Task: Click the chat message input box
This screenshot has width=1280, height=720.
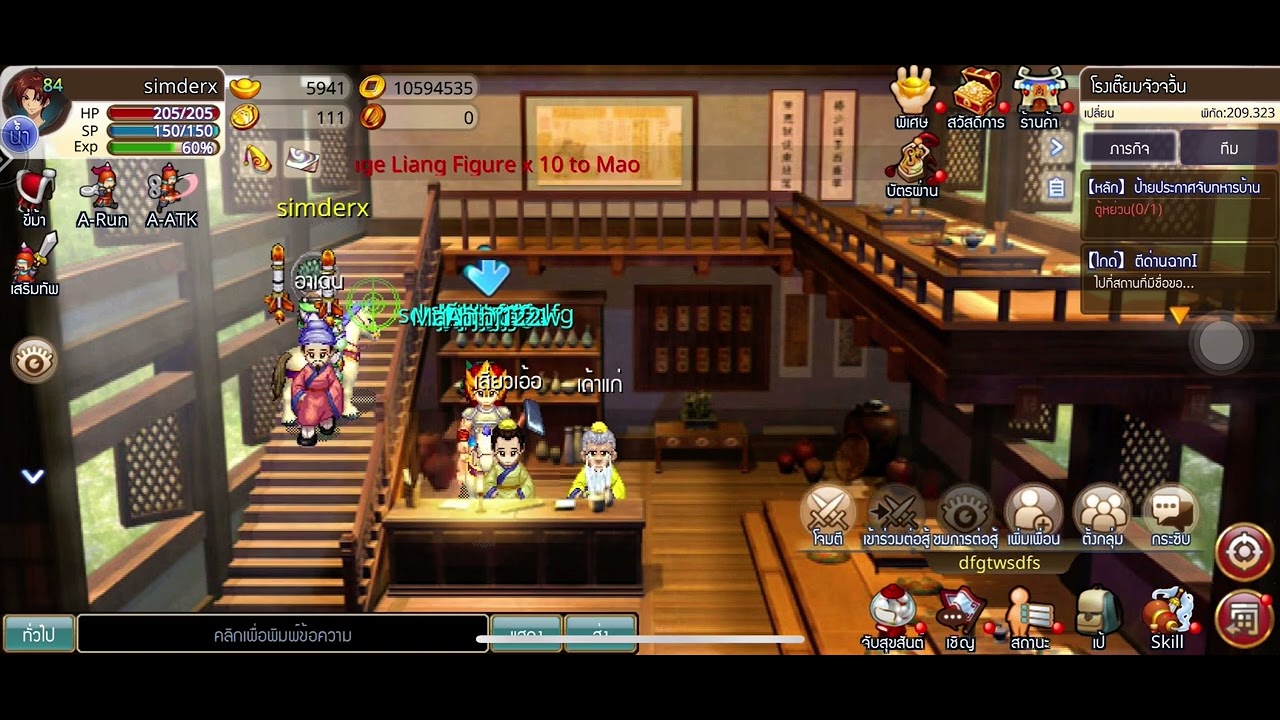Action: 282,634
